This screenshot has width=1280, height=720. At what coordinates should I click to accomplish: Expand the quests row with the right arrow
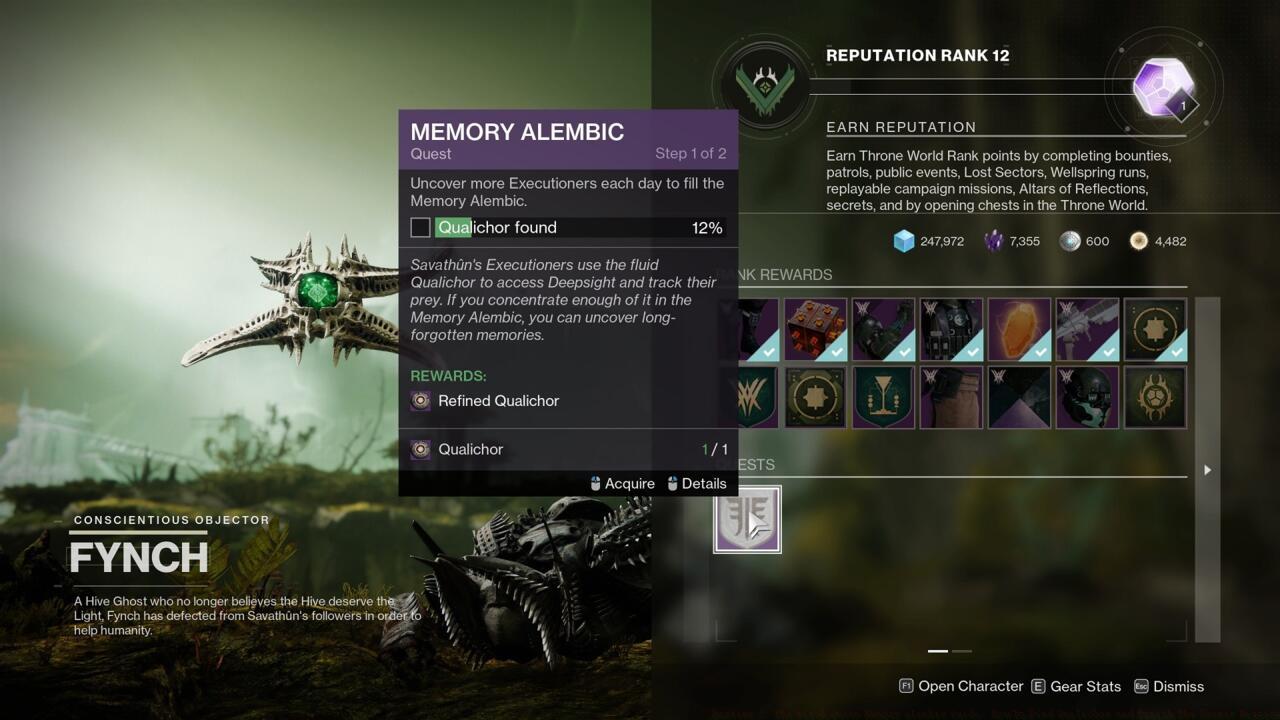[1207, 469]
